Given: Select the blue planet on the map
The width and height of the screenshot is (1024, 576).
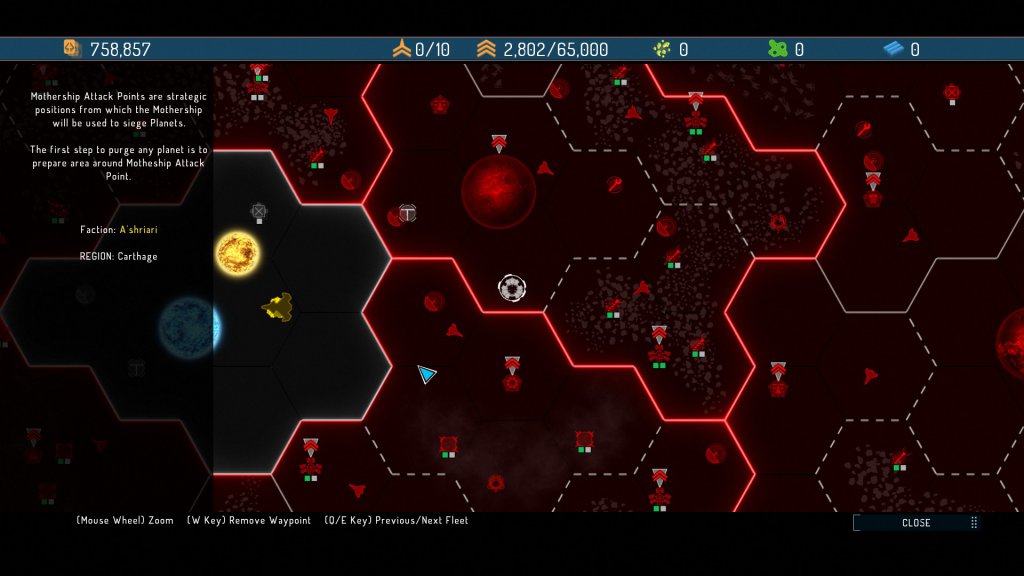Looking at the screenshot, I should coord(188,326).
